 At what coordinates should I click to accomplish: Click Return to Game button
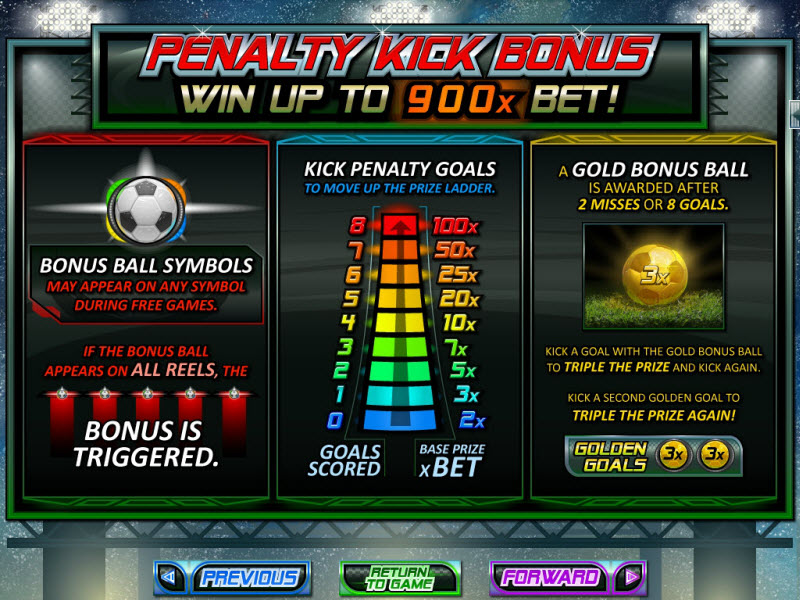pyautogui.click(x=399, y=577)
